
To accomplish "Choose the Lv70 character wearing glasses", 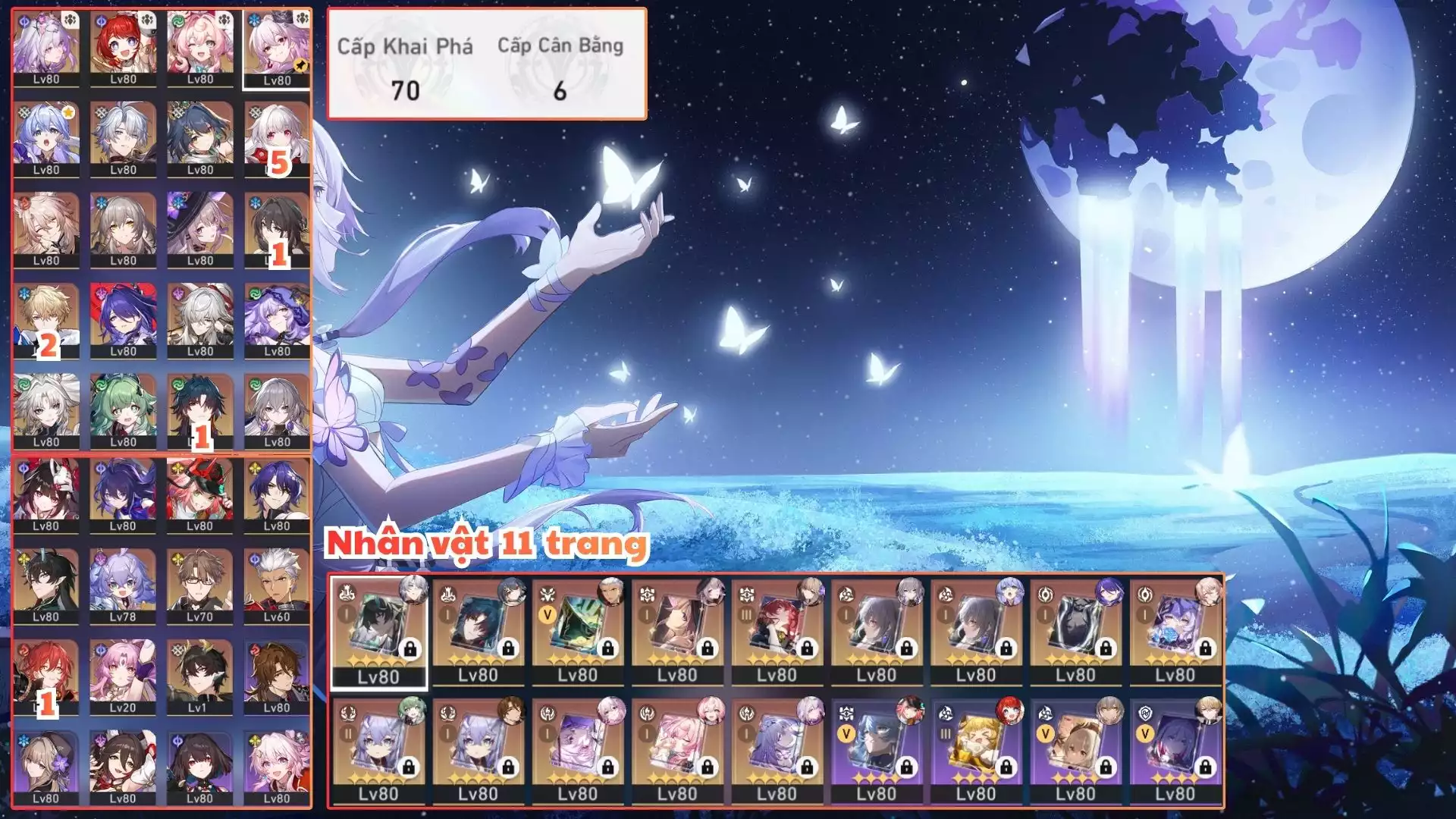I will coord(199,585).
